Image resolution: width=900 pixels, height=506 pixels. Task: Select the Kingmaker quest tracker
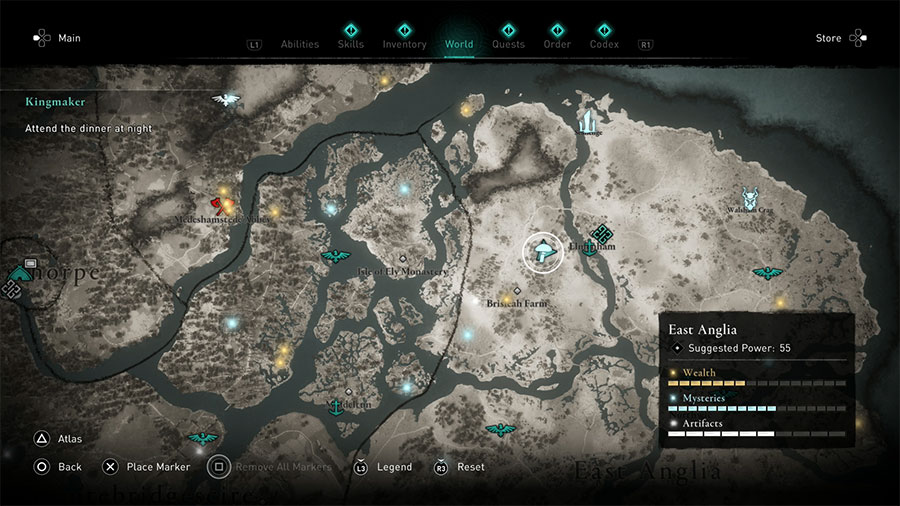(x=56, y=102)
